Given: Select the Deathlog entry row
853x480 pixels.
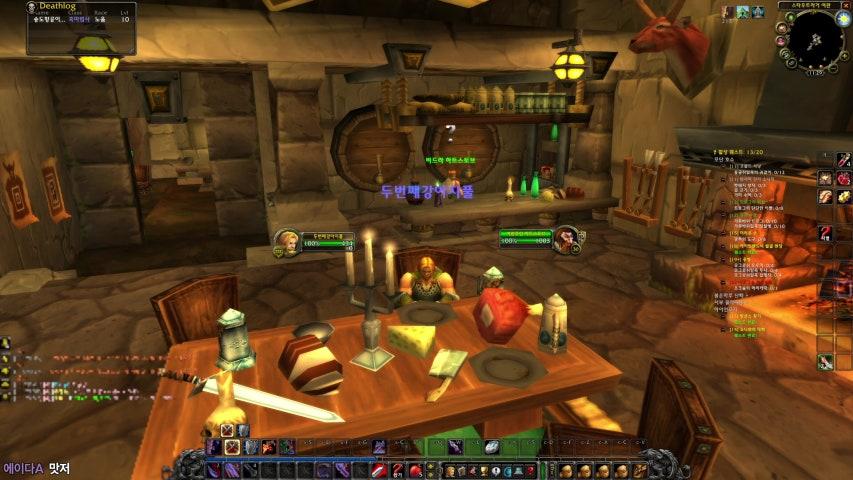Looking at the screenshot, I should (68, 19).
